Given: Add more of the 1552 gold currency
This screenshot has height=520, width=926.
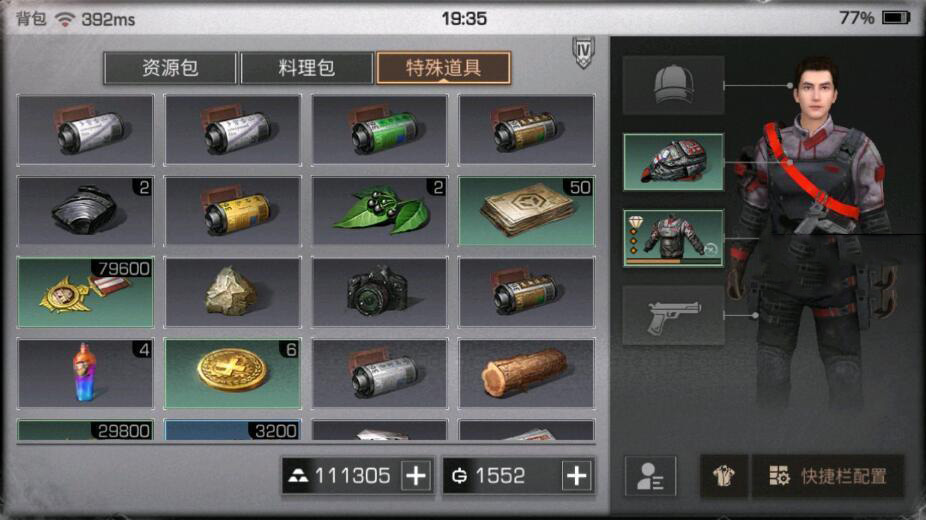Looking at the screenshot, I should pyautogui.click(x=576, y=476).
